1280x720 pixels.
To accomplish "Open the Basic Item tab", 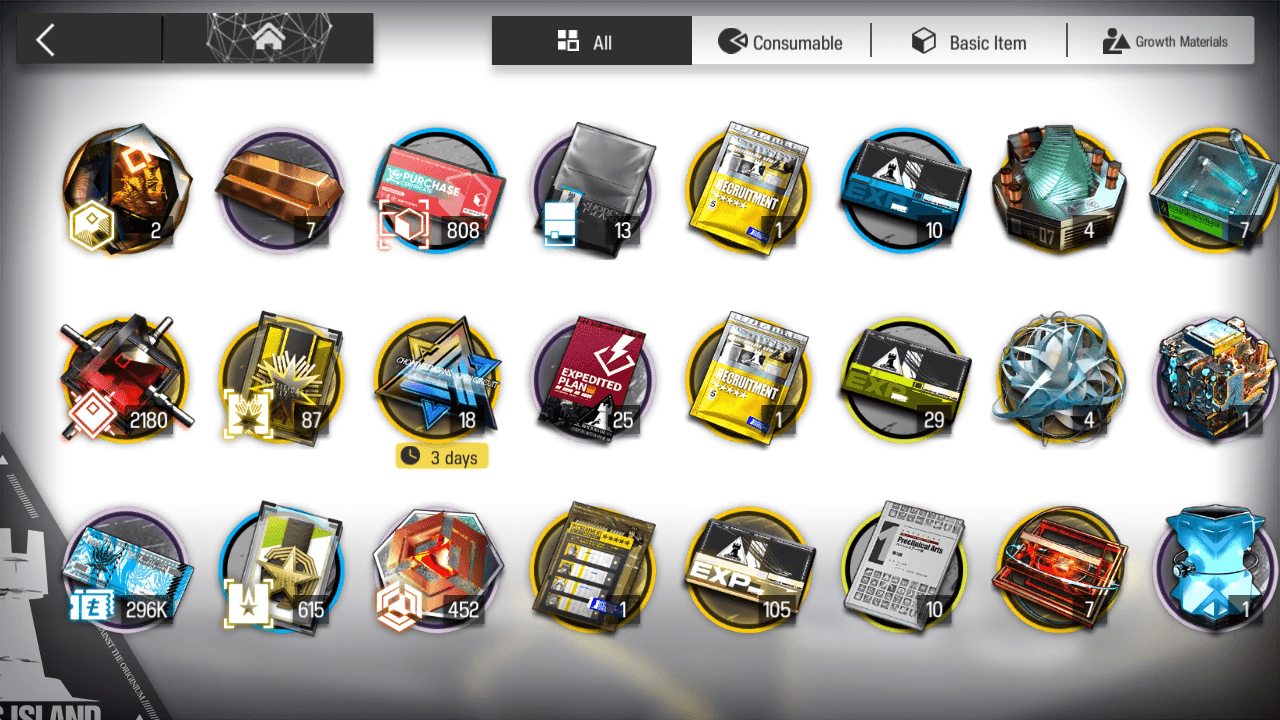I will (968, 42).
